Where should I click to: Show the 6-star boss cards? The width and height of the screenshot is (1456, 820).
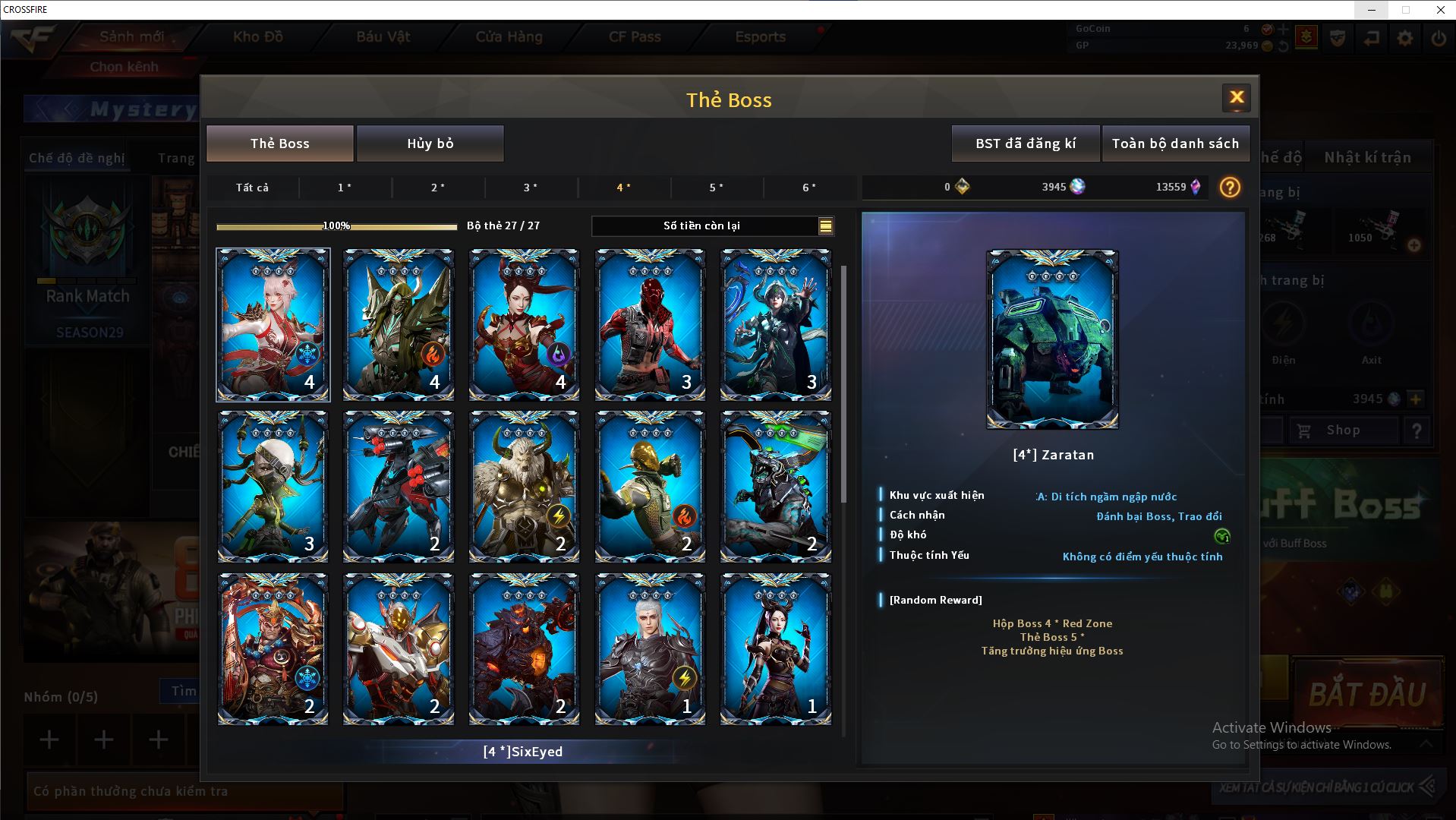click(x=809, y=188)
